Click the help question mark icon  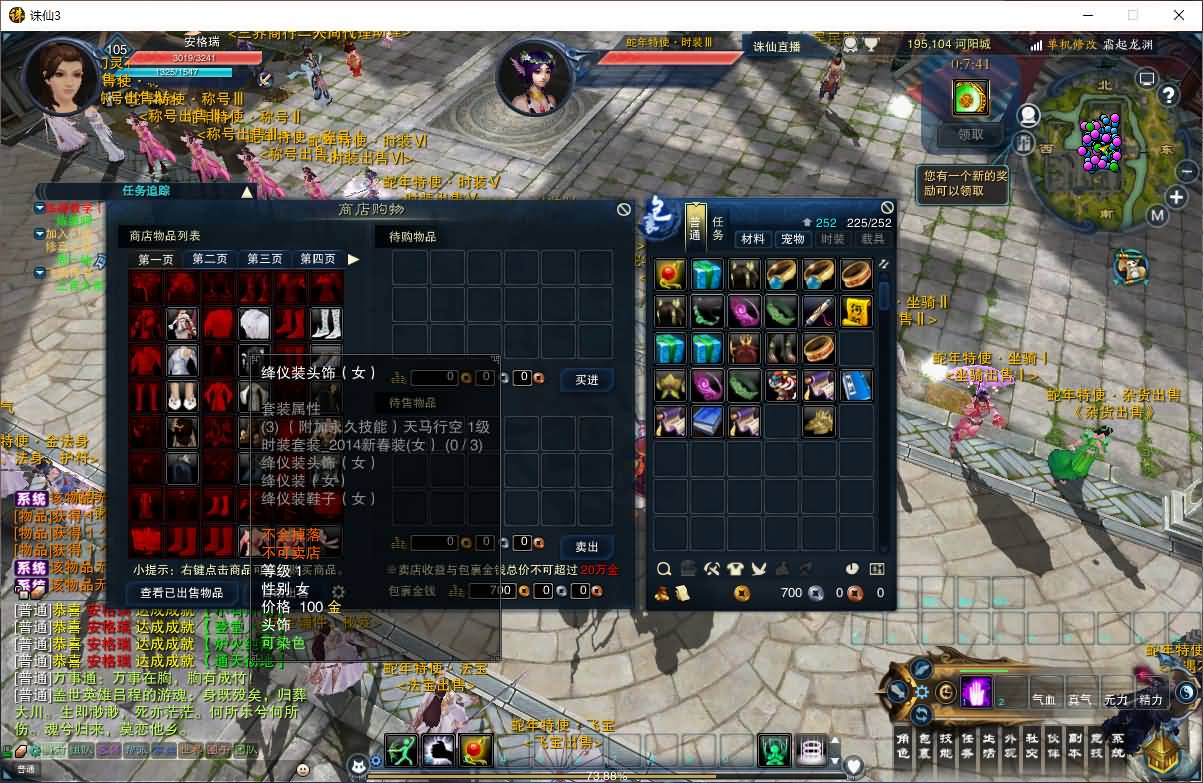[1168, 95]
